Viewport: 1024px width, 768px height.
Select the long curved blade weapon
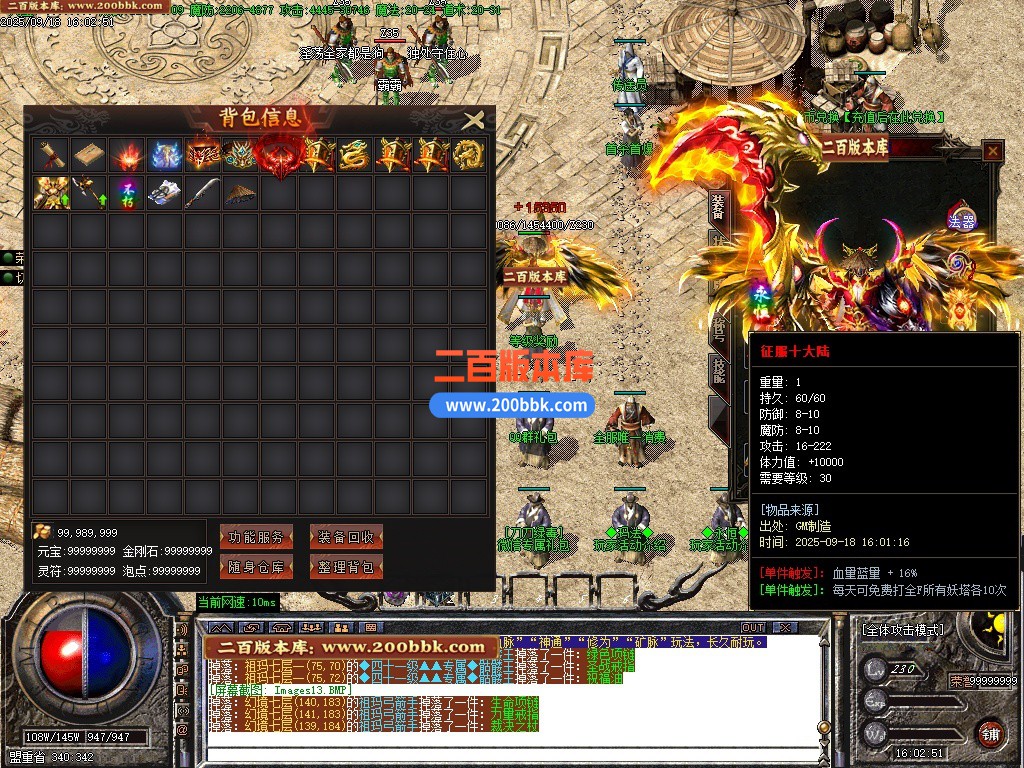(x=202, y=192)
